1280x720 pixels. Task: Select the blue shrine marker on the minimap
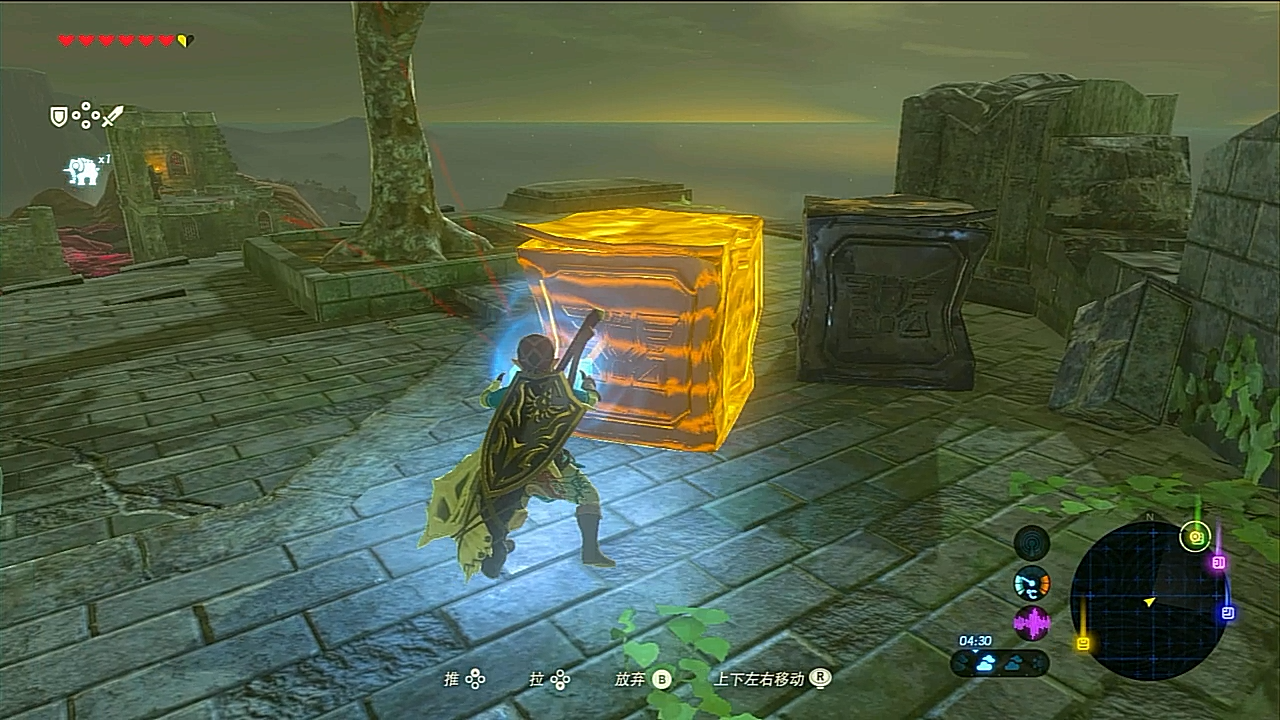1228,612
